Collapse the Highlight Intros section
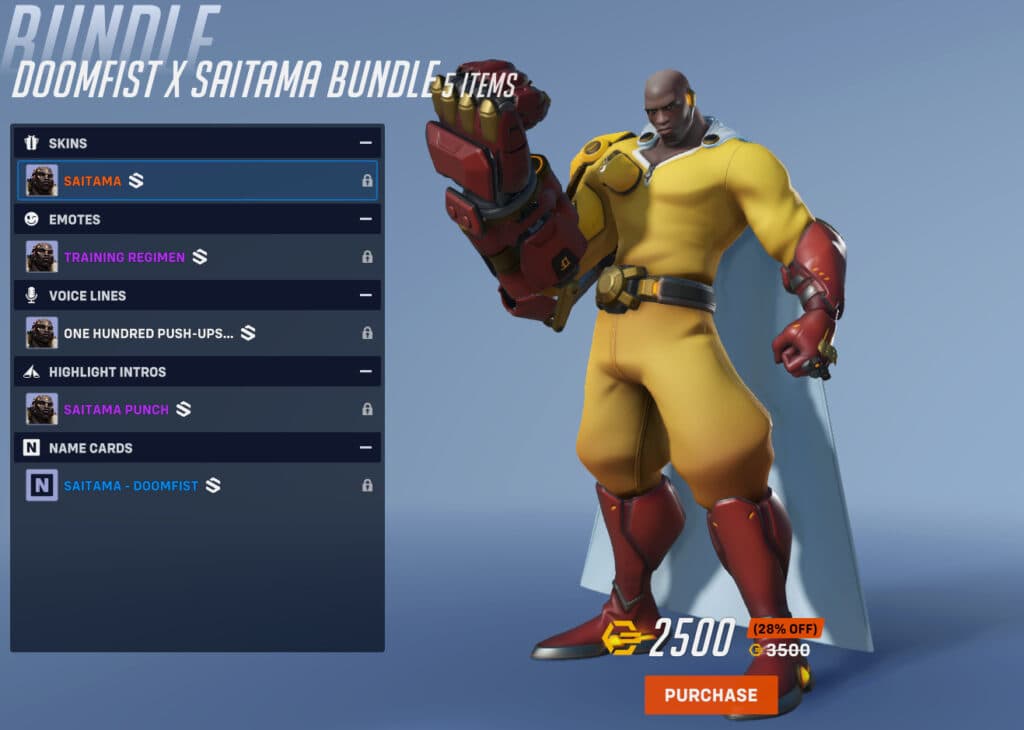 (x=366, y=371)
